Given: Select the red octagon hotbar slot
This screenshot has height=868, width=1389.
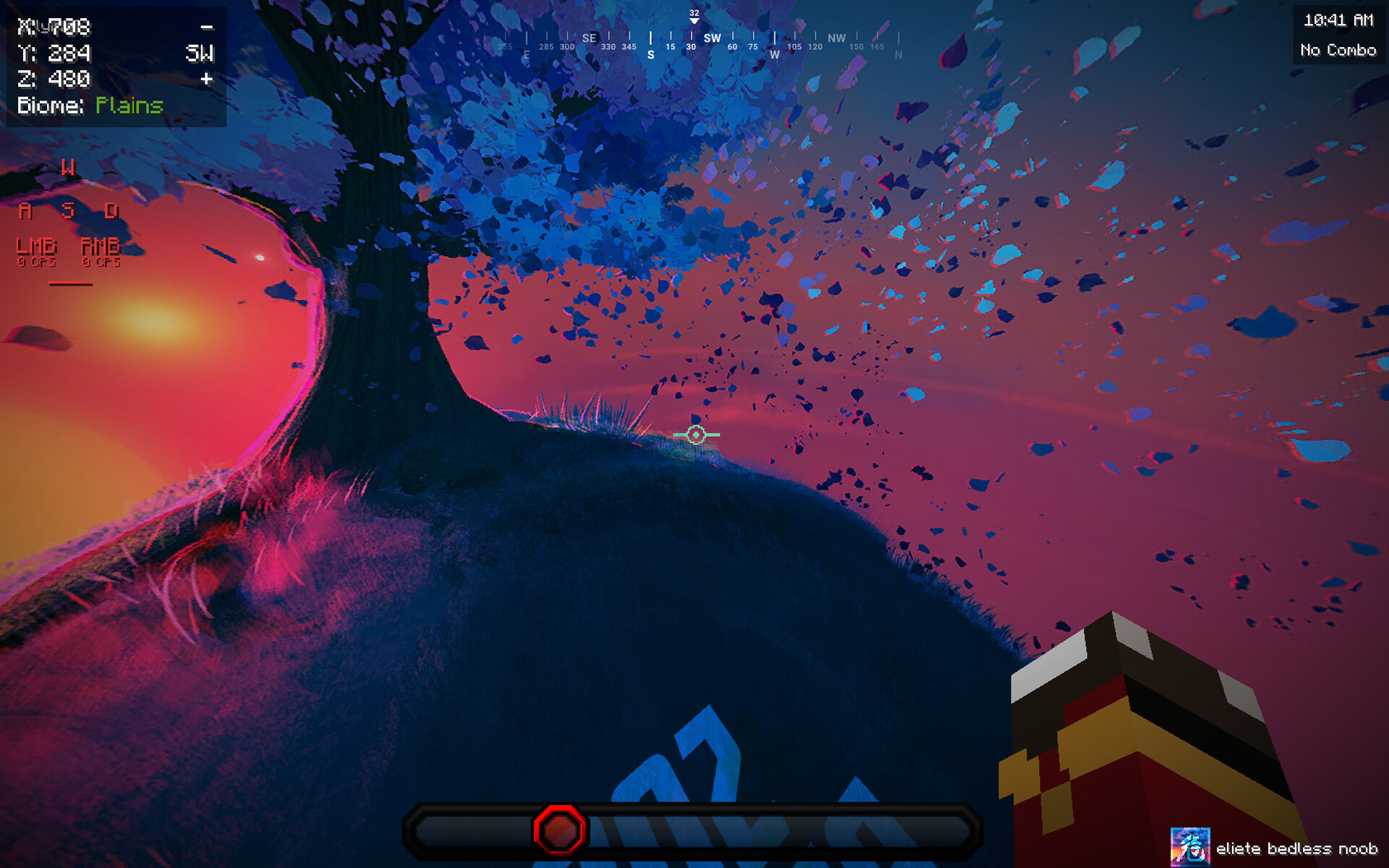Looking at the screenshot, I should tap(559, 830).
